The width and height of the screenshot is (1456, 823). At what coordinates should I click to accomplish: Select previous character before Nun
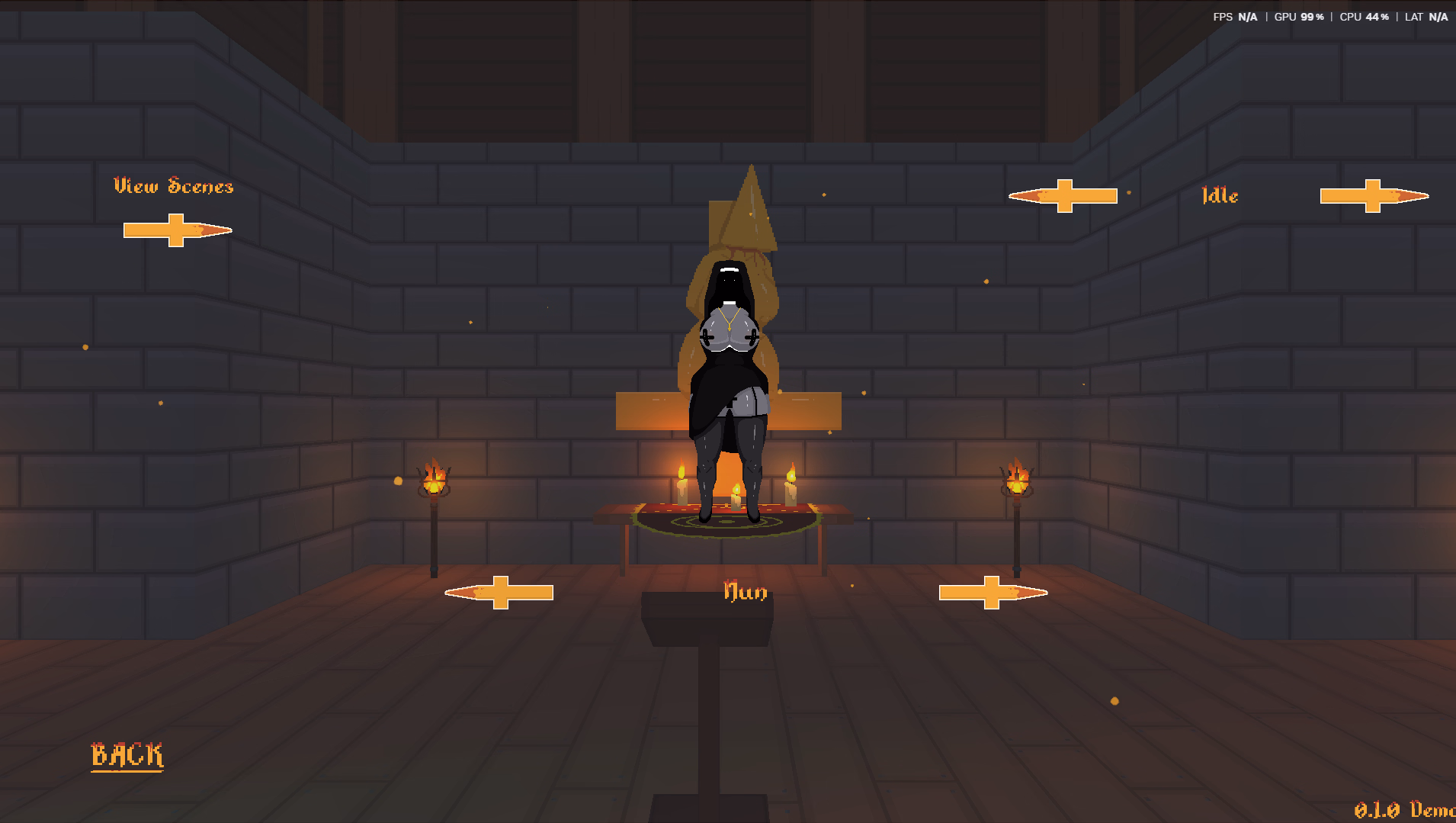point(499,593)
